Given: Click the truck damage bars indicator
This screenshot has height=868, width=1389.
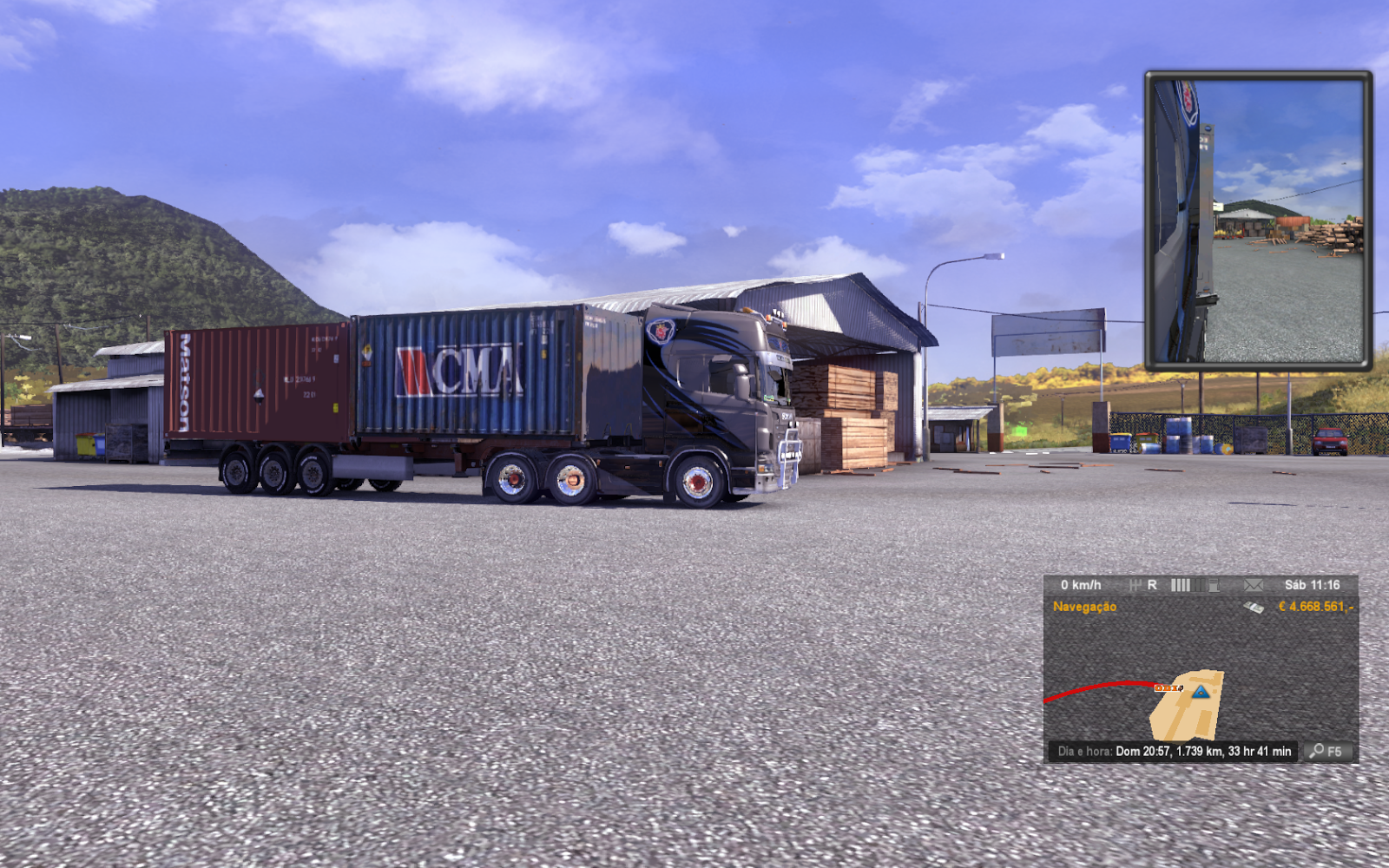Looking at the screenshot, I should pyautogui.click(x=1181, y=585).
